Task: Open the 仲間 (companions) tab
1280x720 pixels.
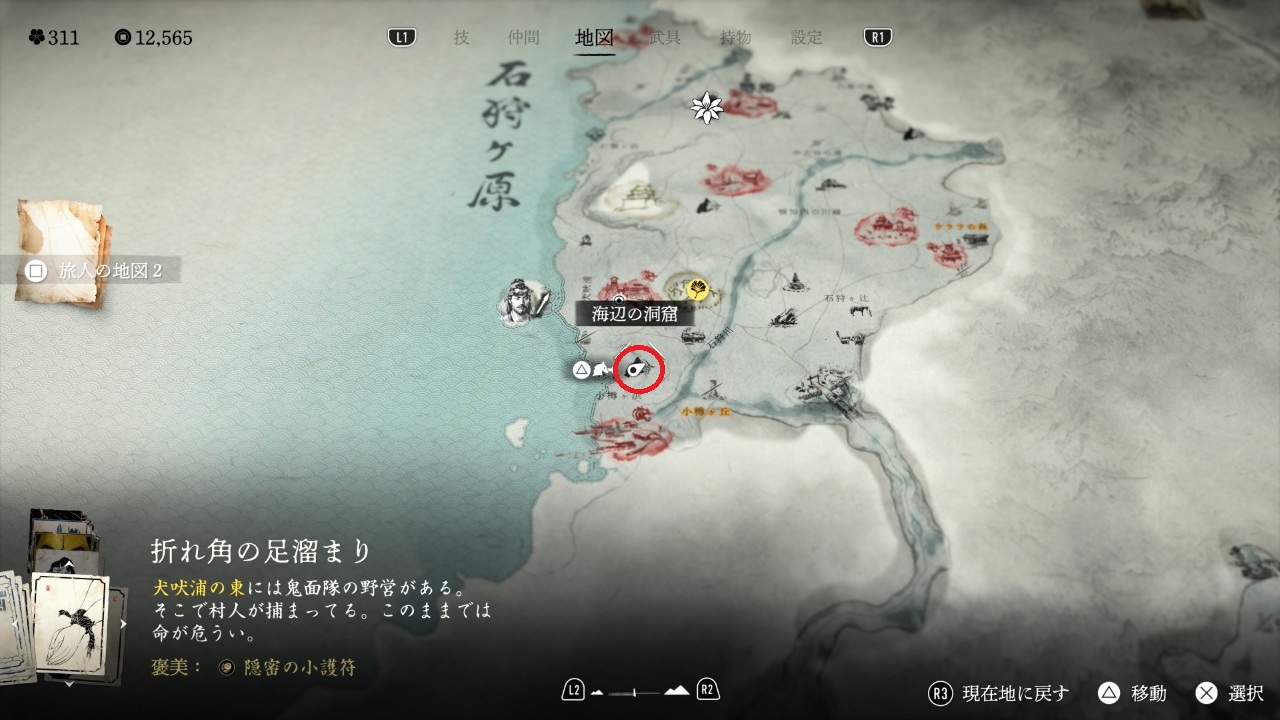Action: coord(523,38)
